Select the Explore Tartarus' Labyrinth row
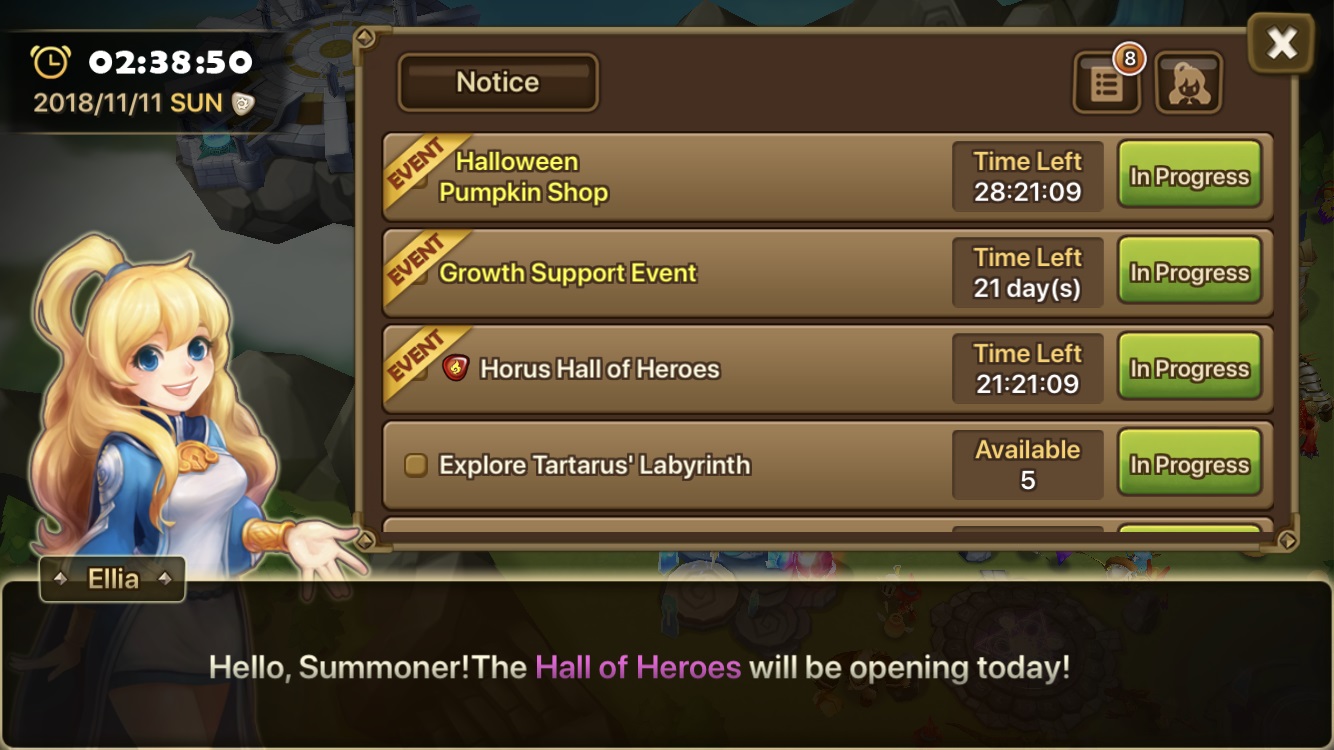 click(660, 465)
